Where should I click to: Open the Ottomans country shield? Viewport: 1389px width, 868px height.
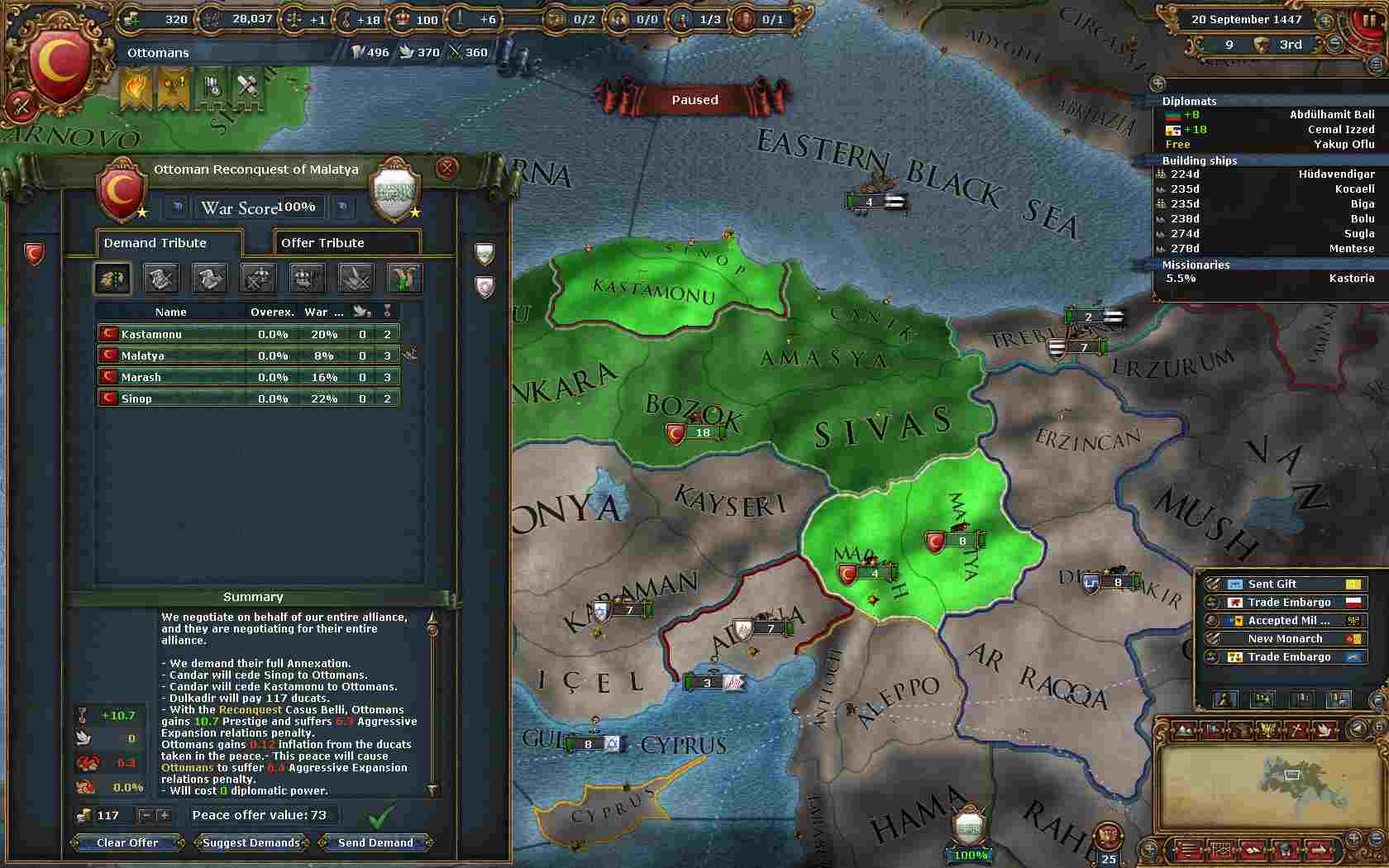[58, 64]
